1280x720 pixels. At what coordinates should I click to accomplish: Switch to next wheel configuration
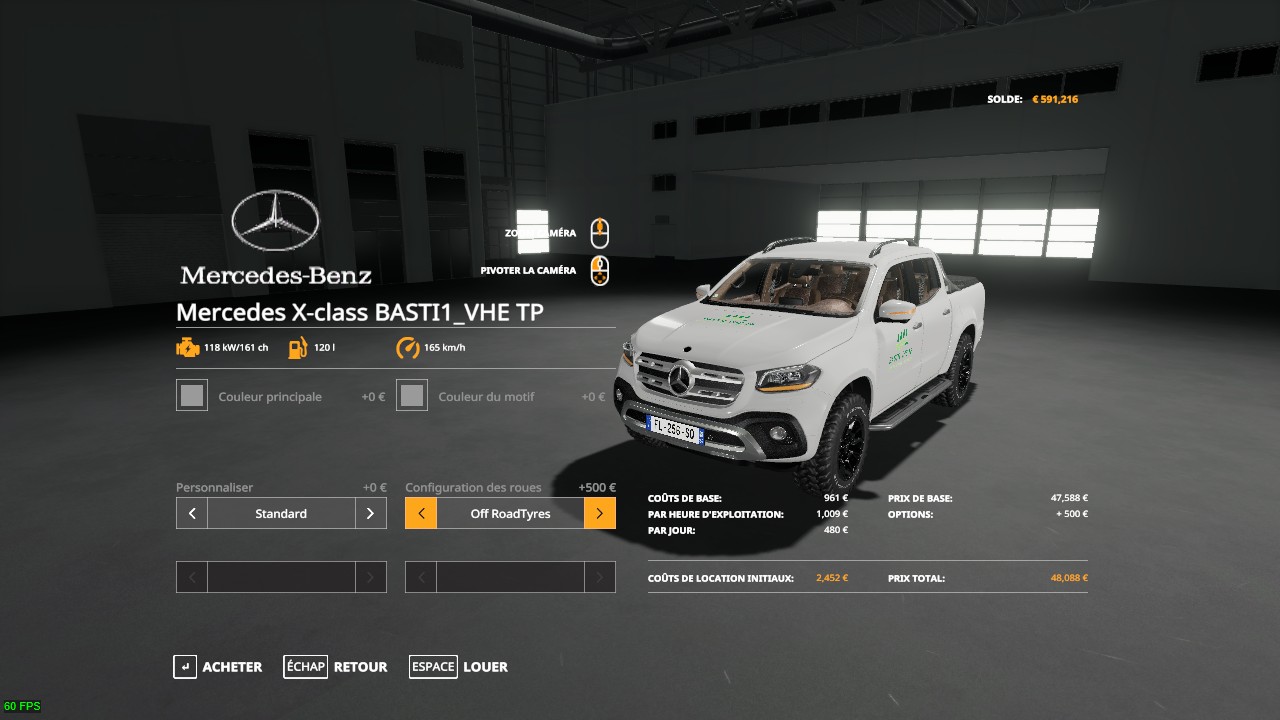point(600,514)
